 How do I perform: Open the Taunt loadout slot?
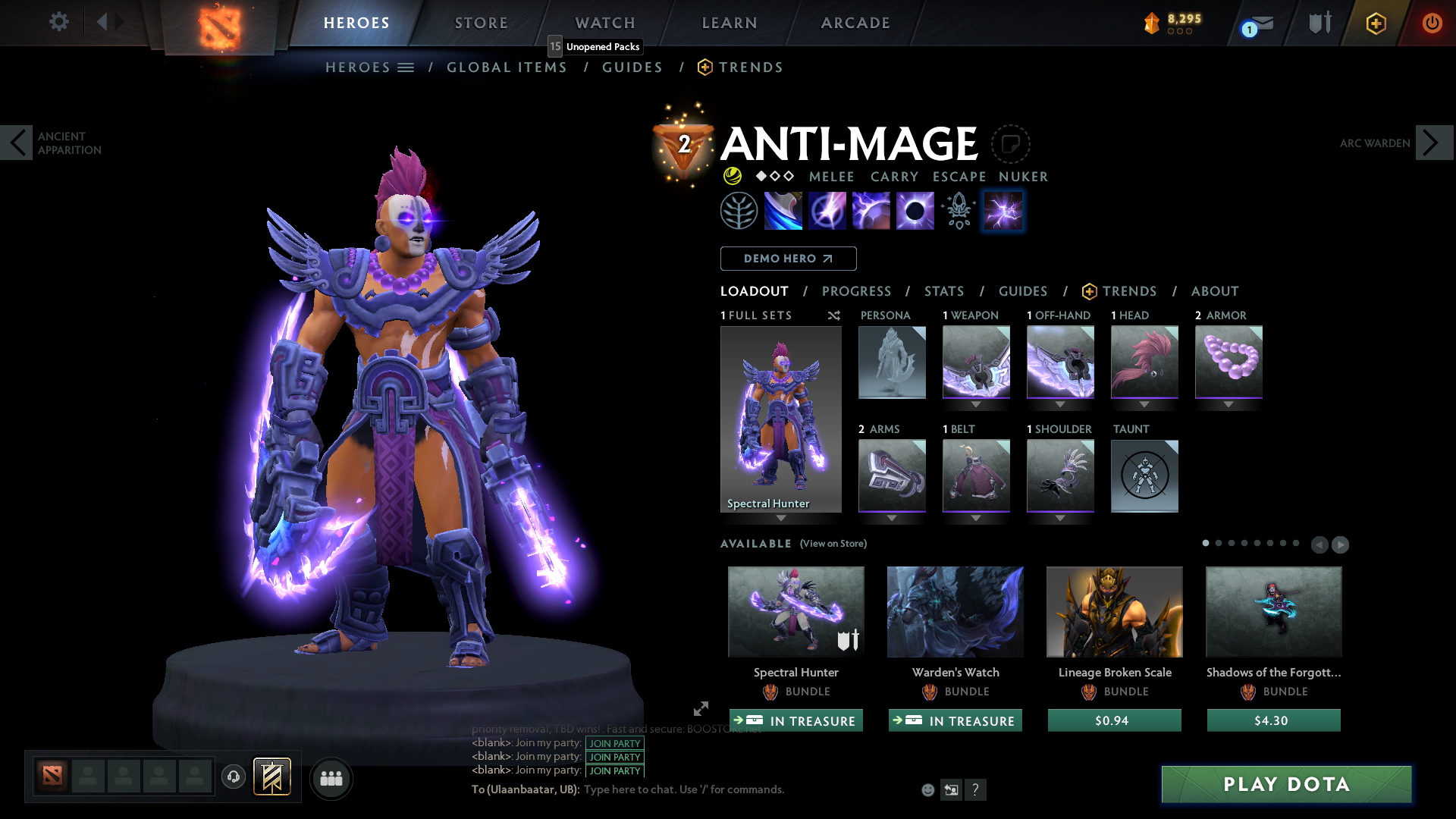[x=1144, y=475]
